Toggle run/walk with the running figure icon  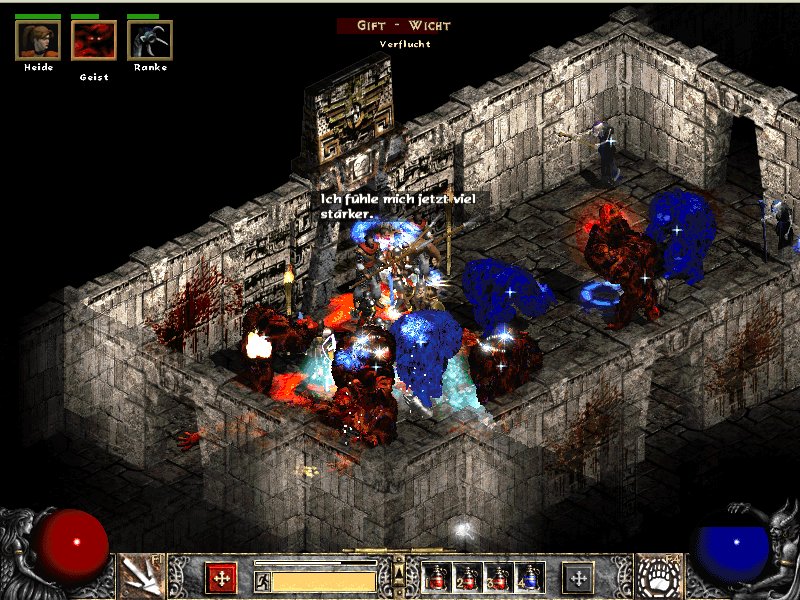pos(262,581)
